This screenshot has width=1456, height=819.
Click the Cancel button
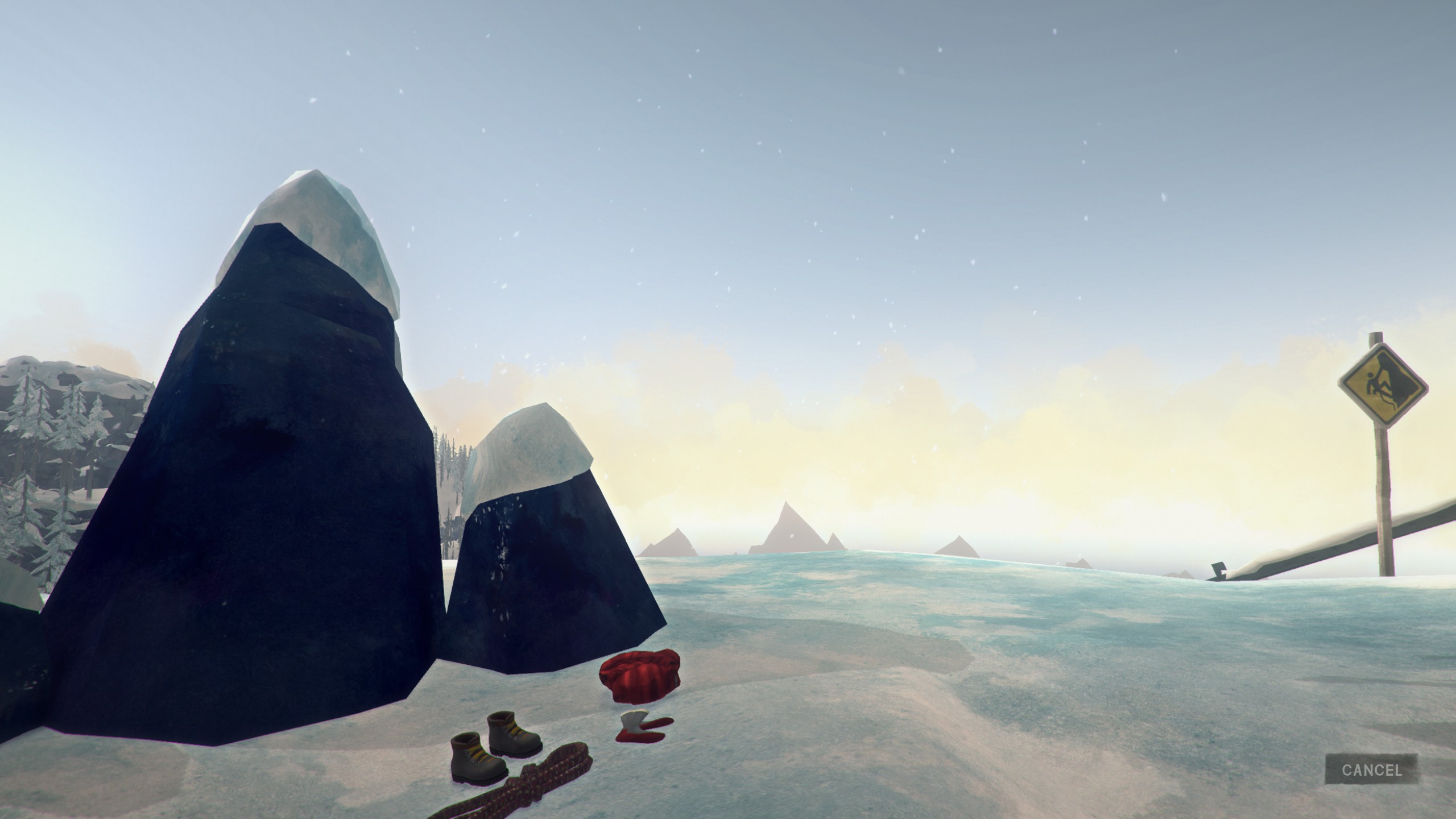(1371, 770)
